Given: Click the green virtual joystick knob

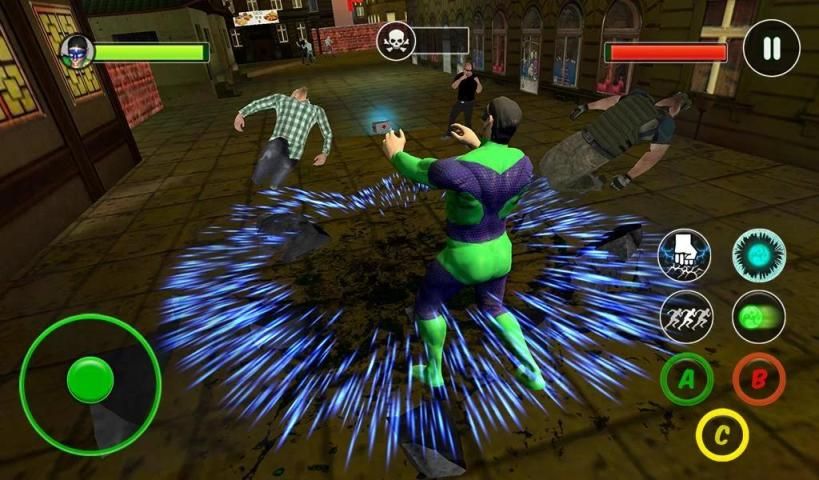Looking at the screenshot, I should [x=91, y=380].
